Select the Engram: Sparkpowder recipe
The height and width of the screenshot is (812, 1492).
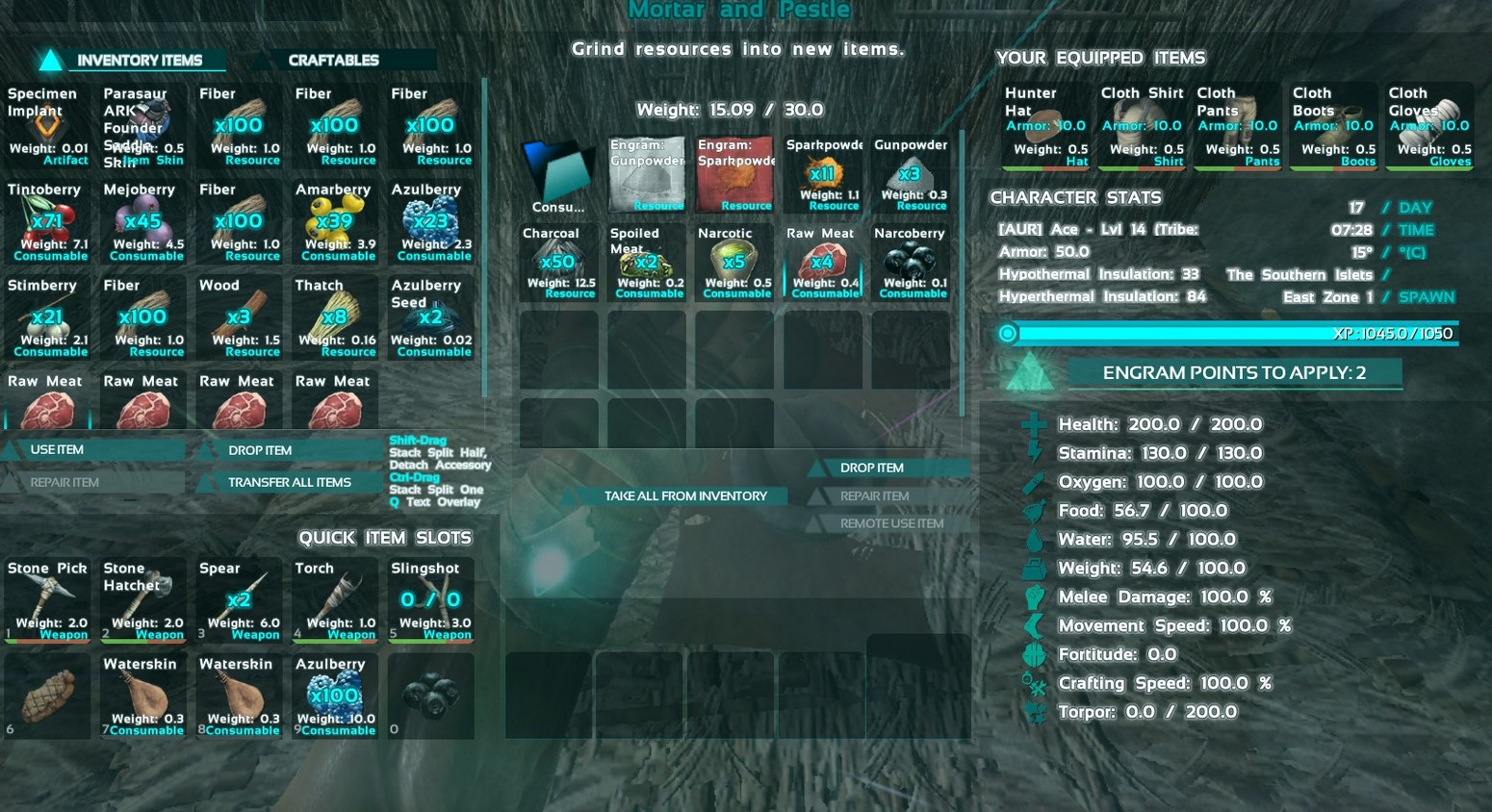(735, 174)
